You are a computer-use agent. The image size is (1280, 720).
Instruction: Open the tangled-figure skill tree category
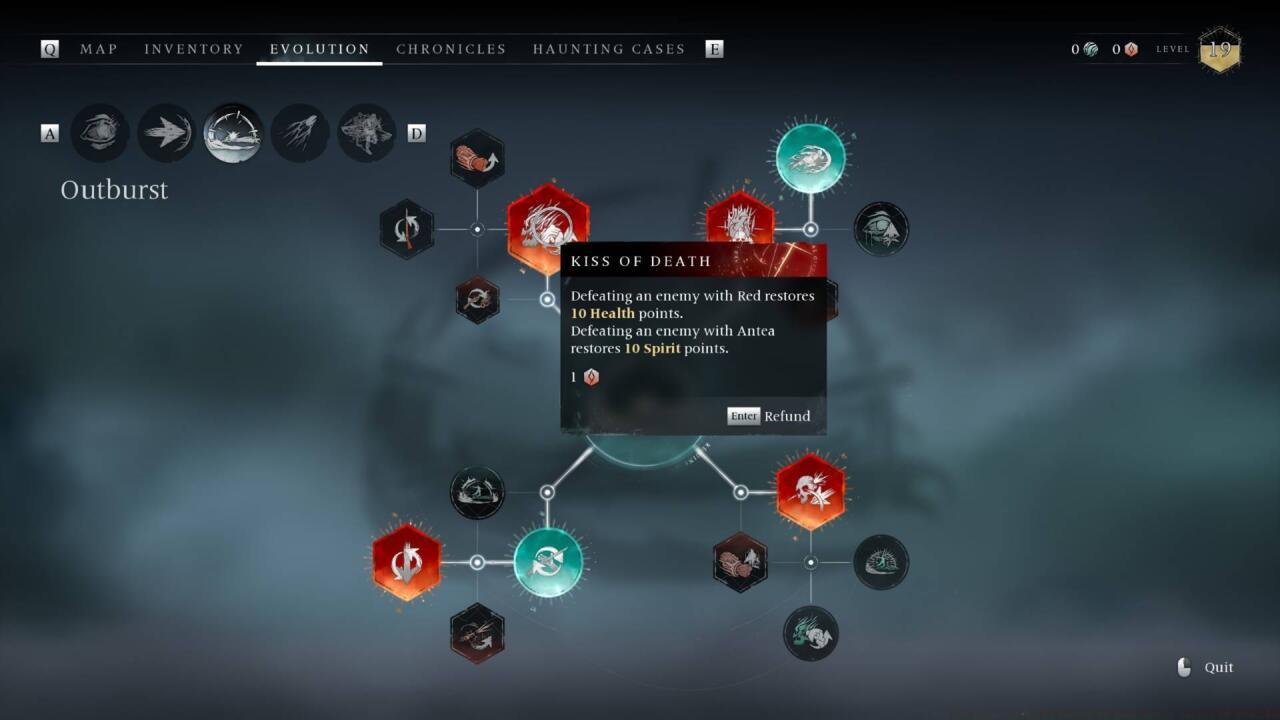pyautogui.click(x=366, y=133)
